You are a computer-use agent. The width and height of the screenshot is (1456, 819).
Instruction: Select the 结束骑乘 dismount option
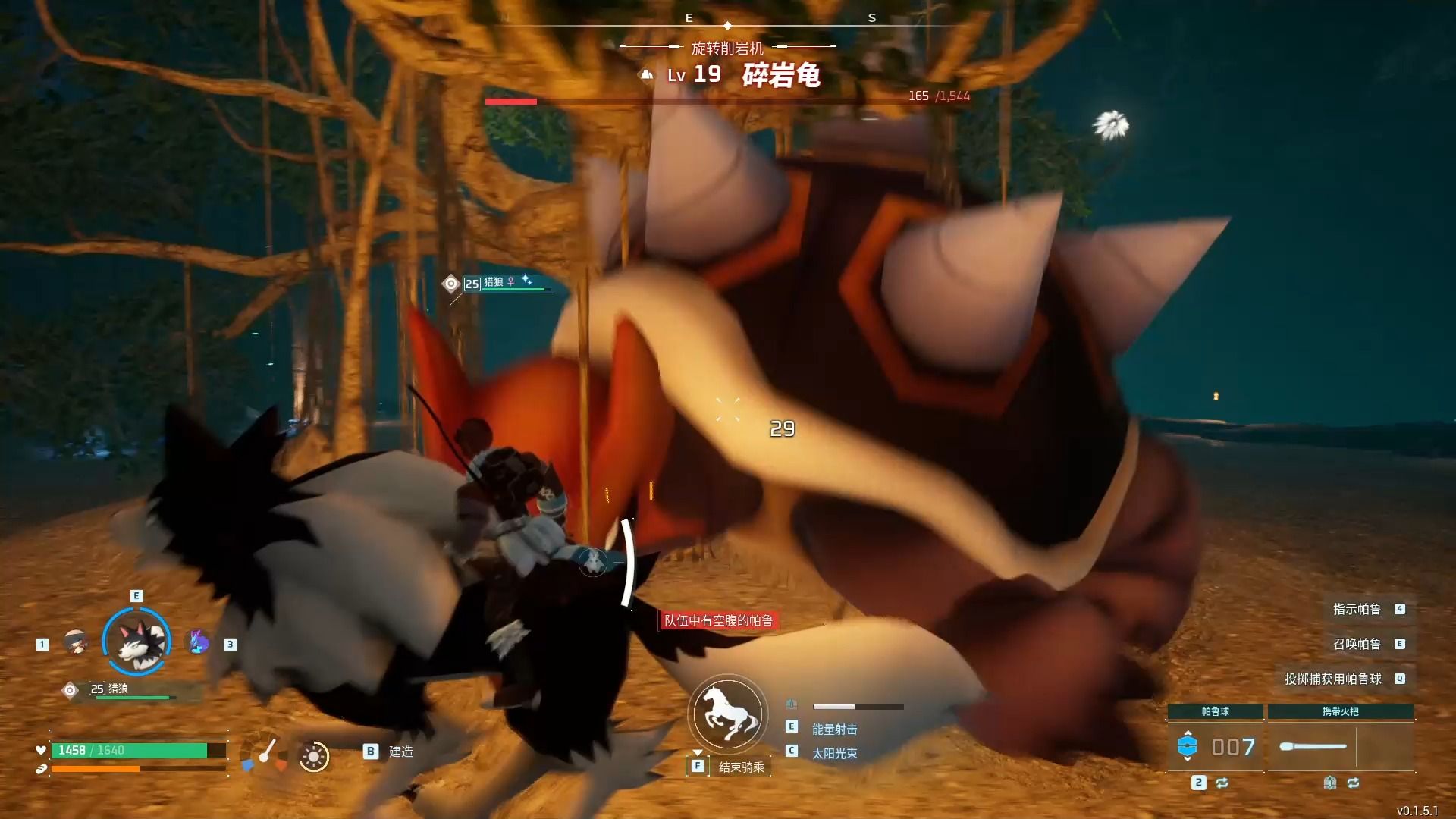click(x=740, y=767)
